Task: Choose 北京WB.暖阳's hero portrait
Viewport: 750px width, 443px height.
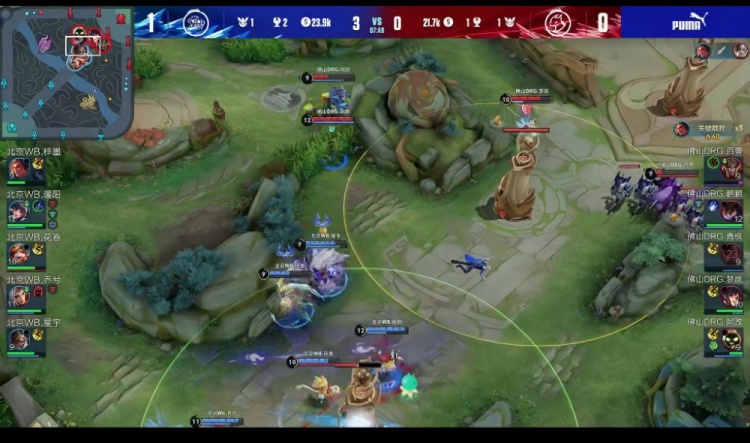Action: click(x=20, y=211)
